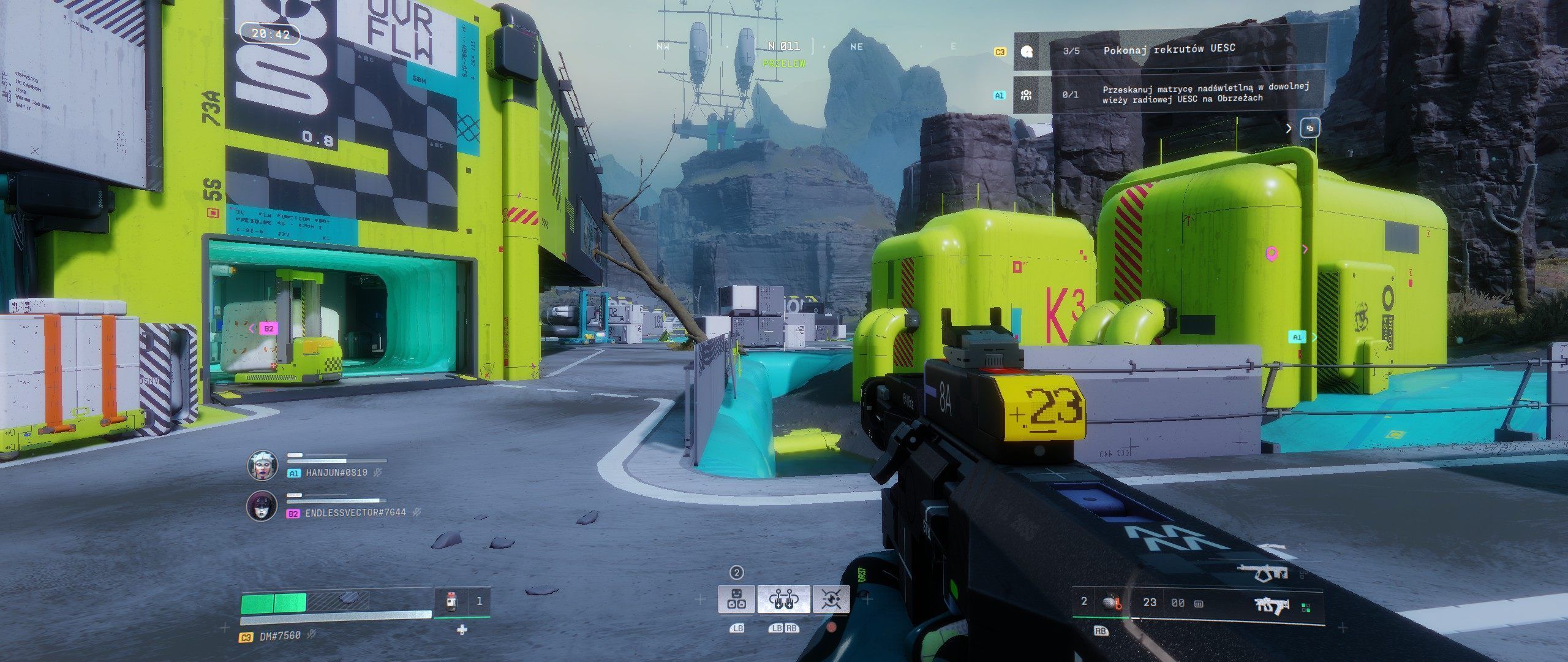Screen dimensions: 1568x662
Task: Activate the crossed-lines ability icon
Action: coord(831,599)
